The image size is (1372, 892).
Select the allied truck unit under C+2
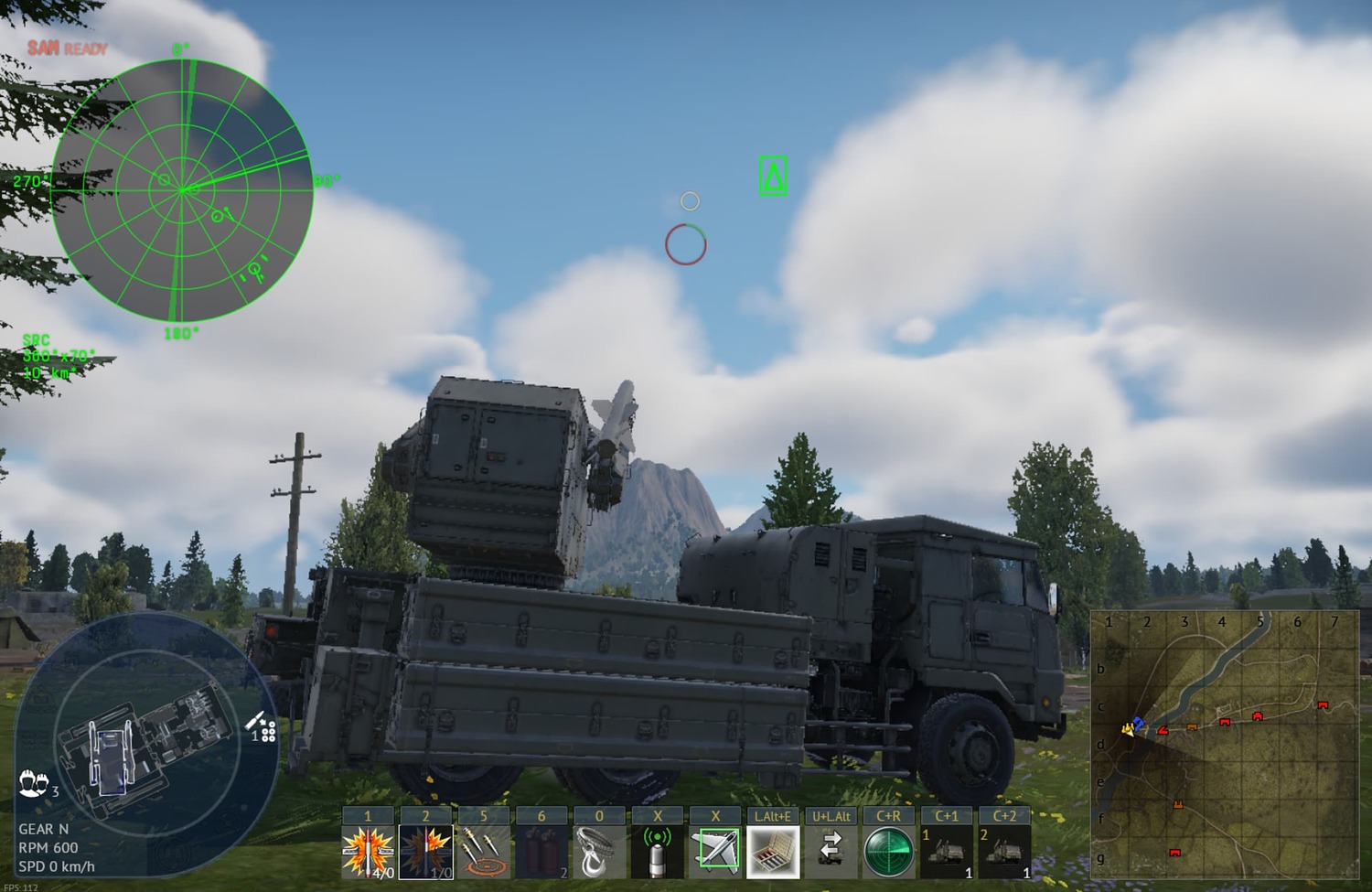[1005, 851]
